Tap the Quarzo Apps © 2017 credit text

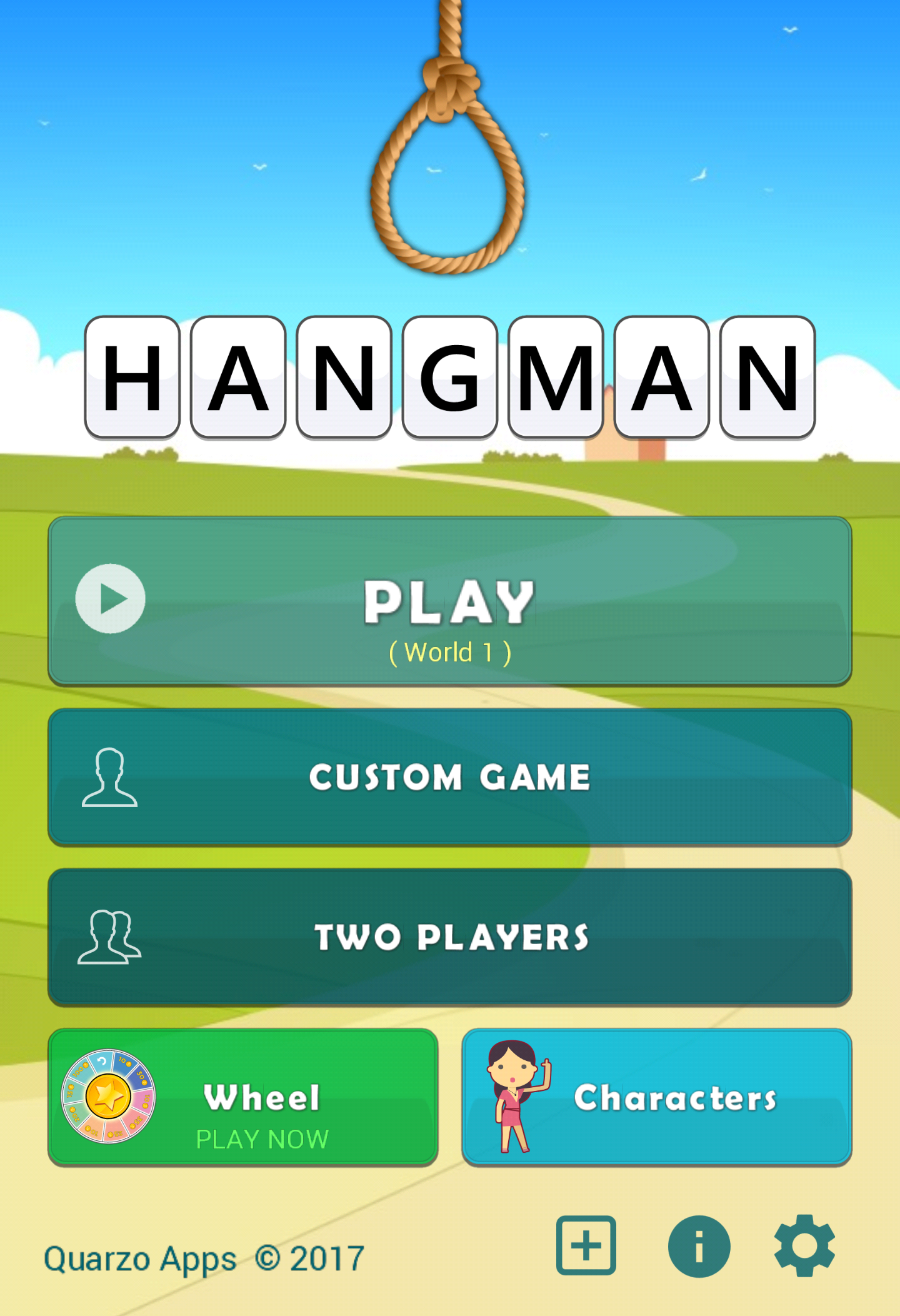pyautogui.click(x=204, y=1258)
